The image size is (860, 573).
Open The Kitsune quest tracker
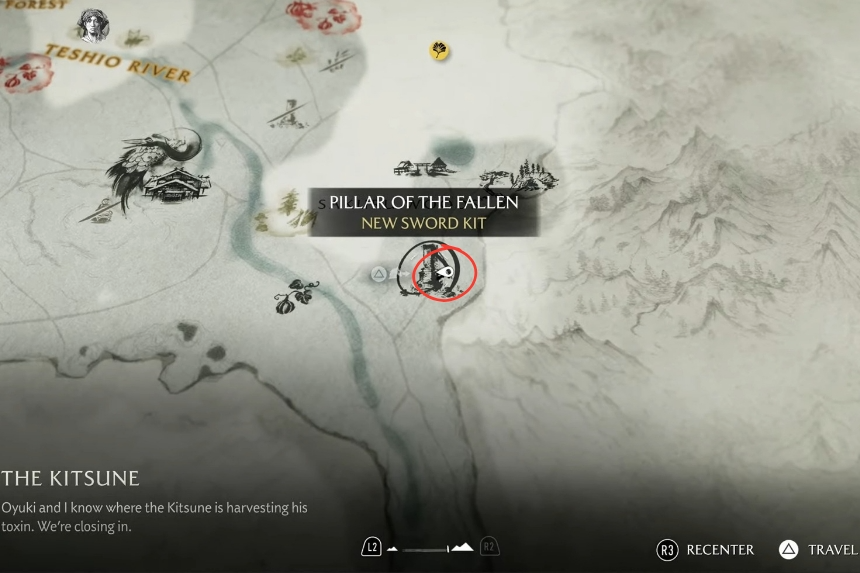click(x=70, y=478)
